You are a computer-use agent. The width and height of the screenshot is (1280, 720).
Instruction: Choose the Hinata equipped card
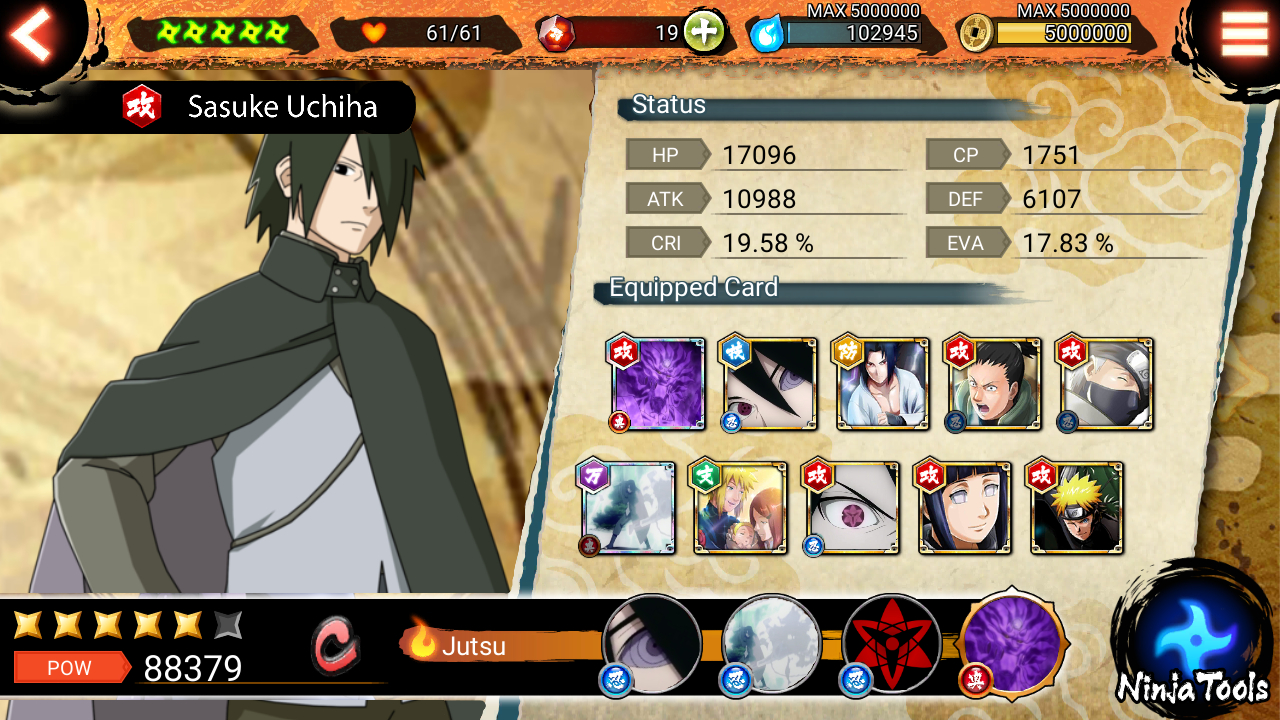tap(964, 508)
